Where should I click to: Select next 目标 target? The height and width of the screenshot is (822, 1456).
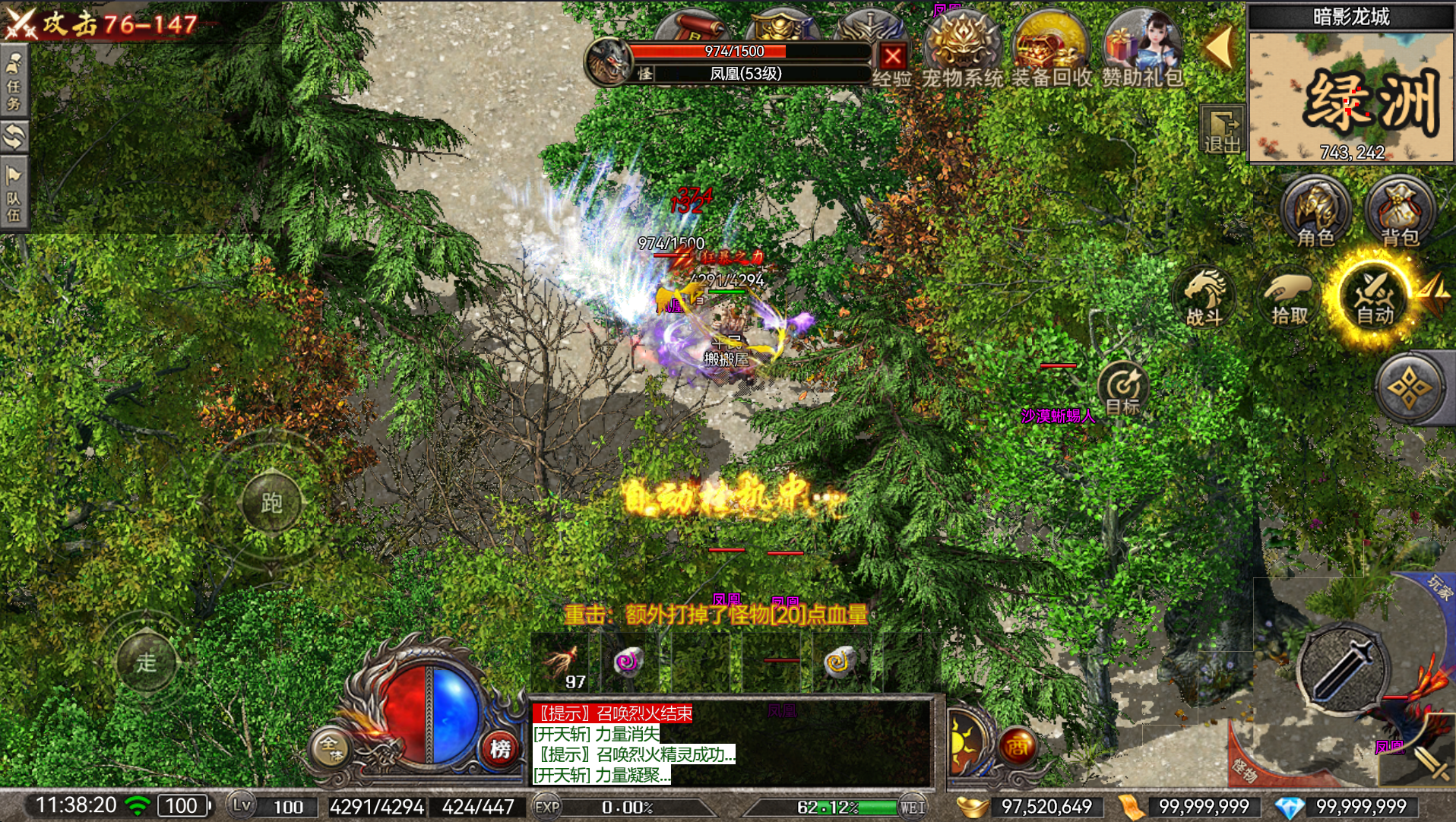tap(1122, 388)
